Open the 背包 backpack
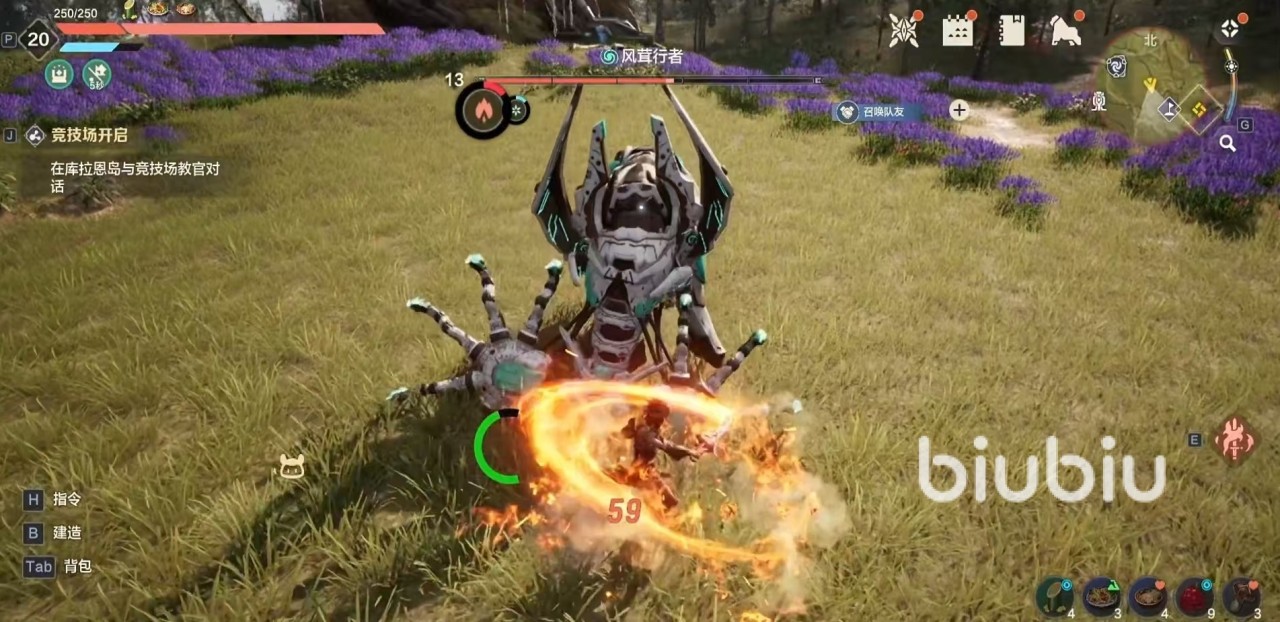The image size is (1280, 622). [77, 566]
